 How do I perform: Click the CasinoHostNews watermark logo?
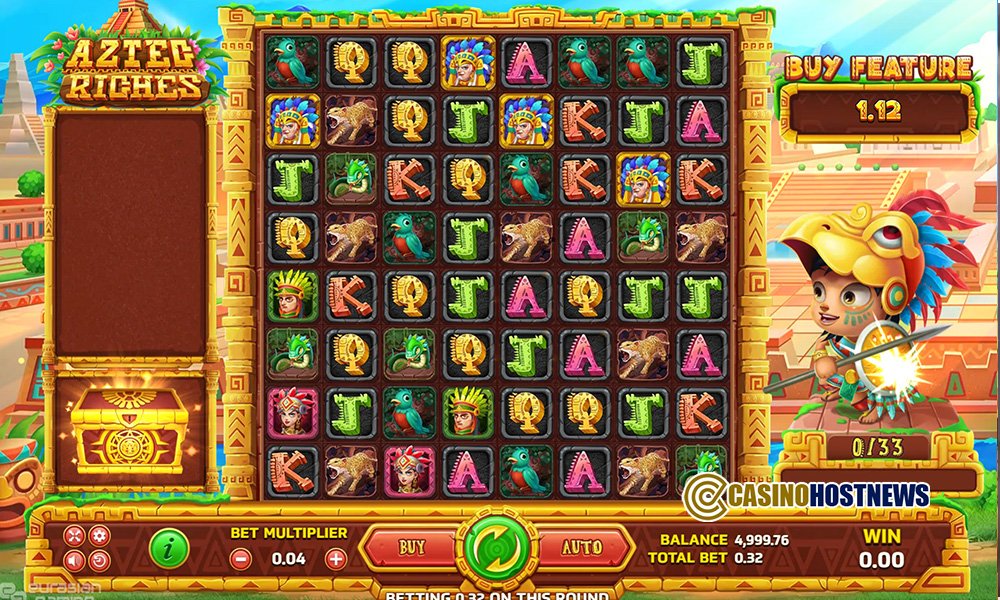tap(806, 494)
